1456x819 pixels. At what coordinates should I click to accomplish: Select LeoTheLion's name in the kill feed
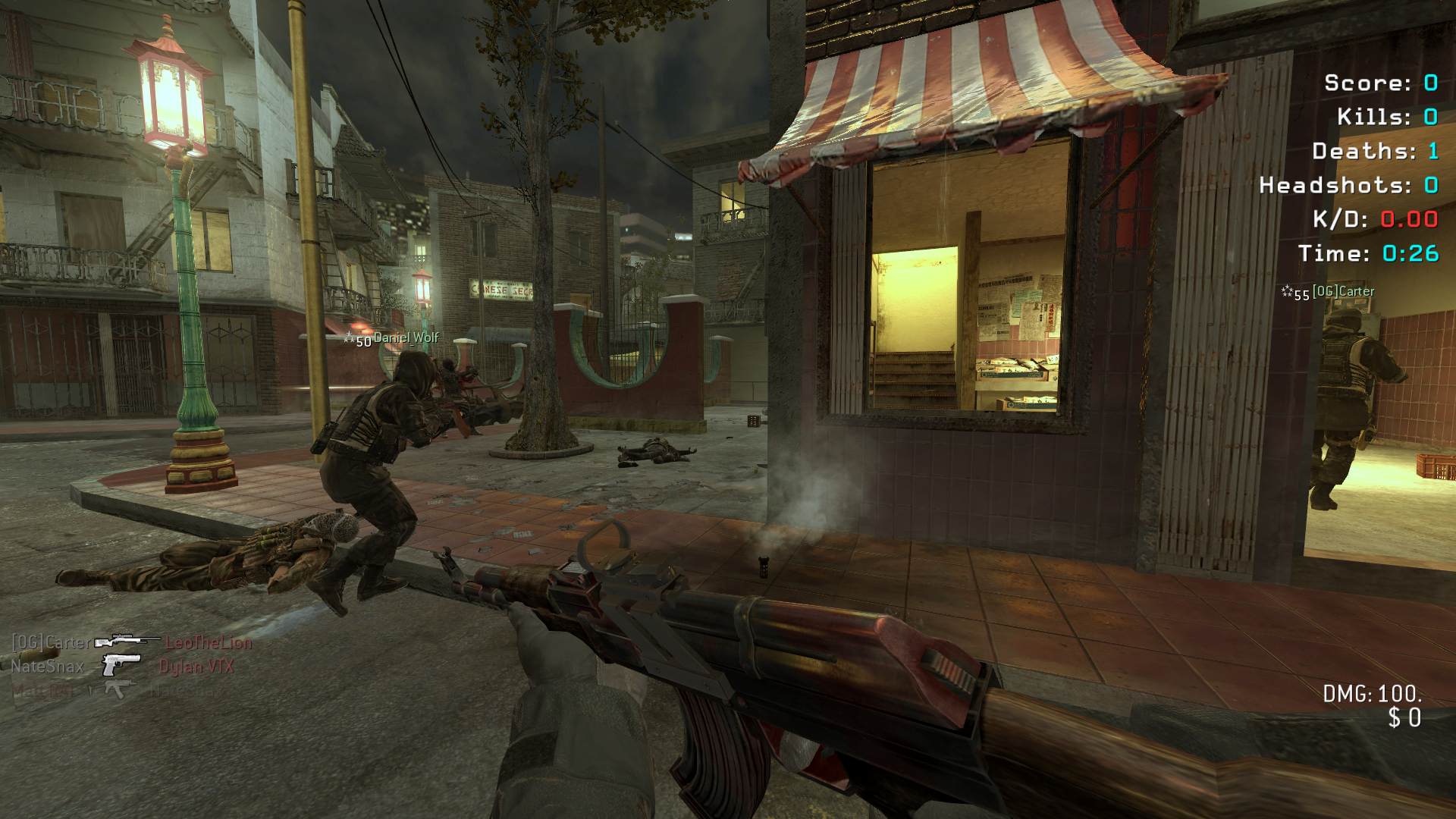209,643
